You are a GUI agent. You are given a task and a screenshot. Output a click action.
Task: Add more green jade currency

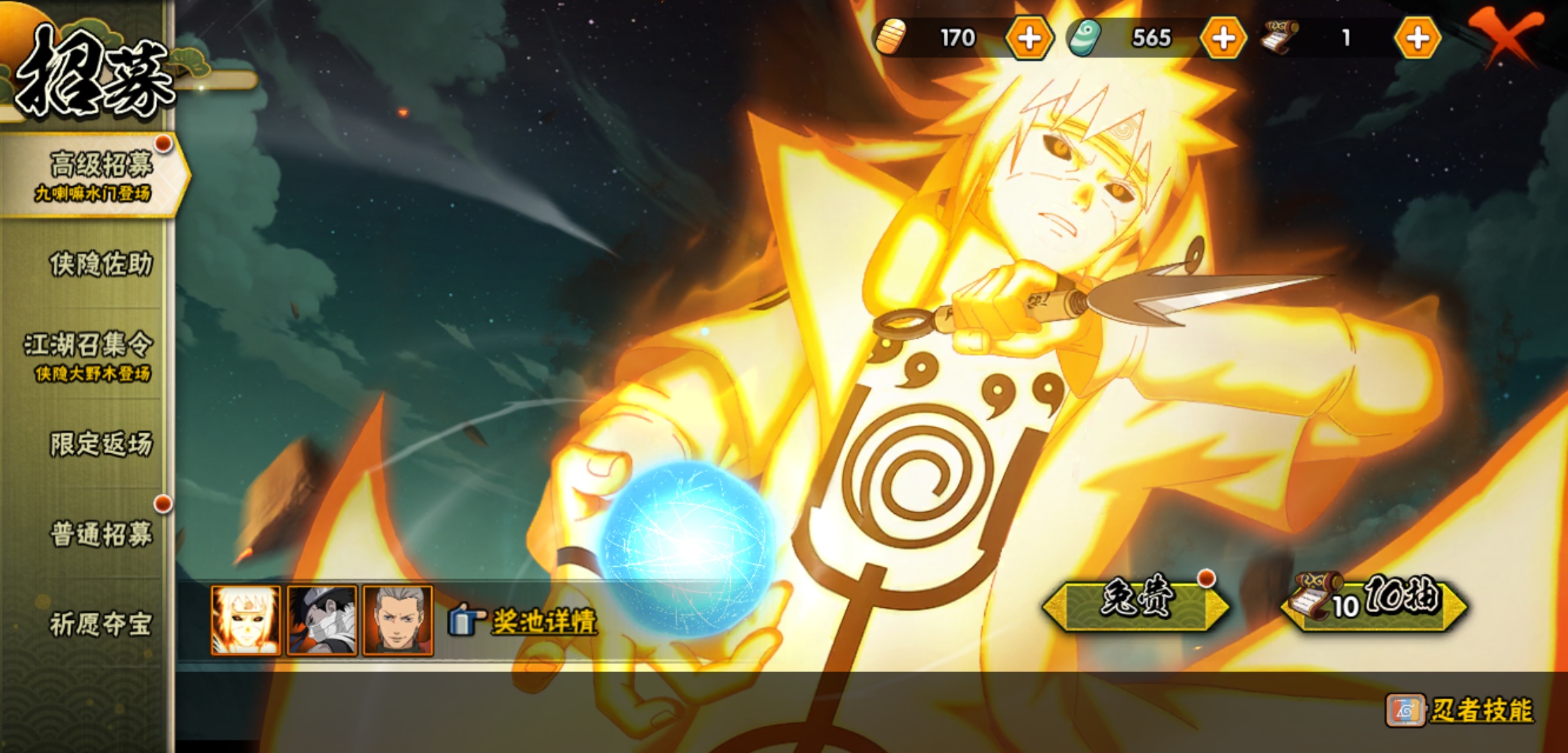tap(1223, 38)
